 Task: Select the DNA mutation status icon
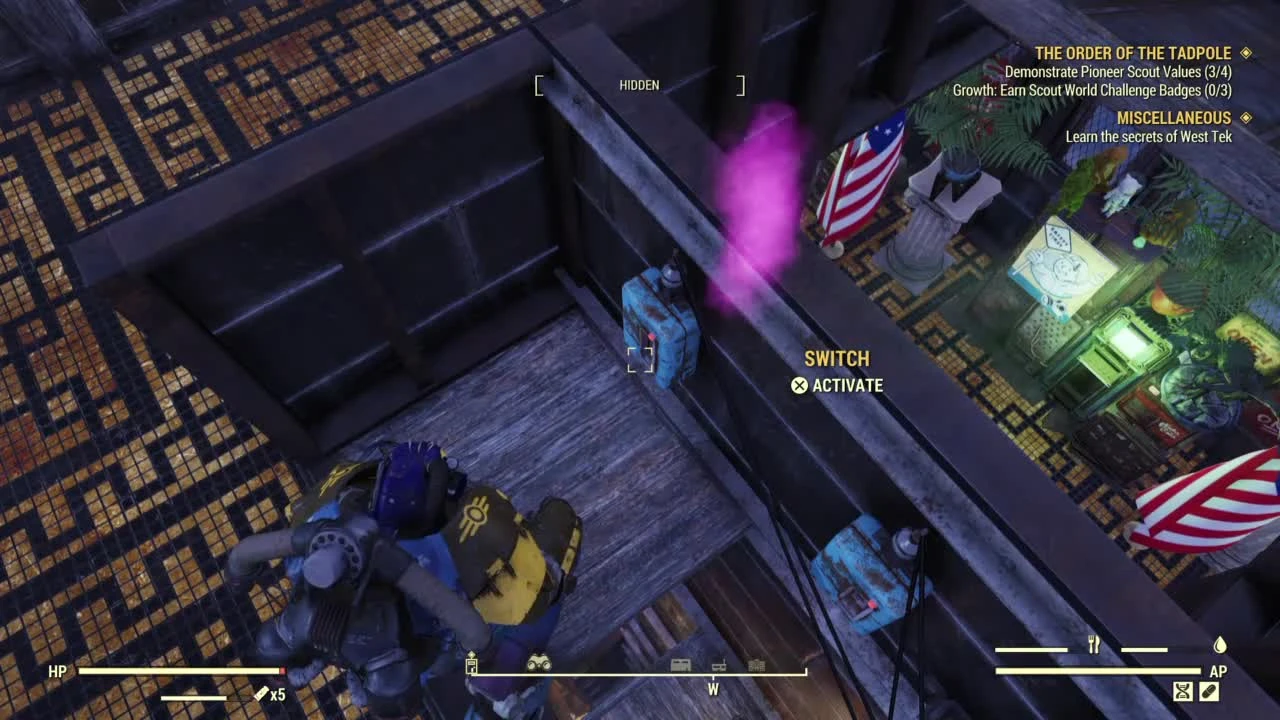(1184, 690)
